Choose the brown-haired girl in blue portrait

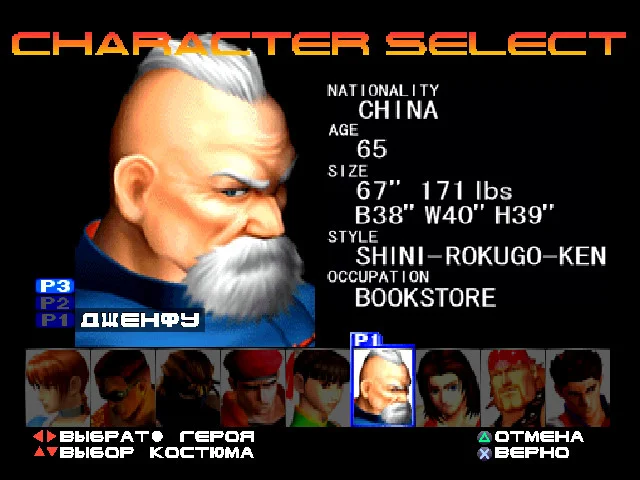[57, 387]
